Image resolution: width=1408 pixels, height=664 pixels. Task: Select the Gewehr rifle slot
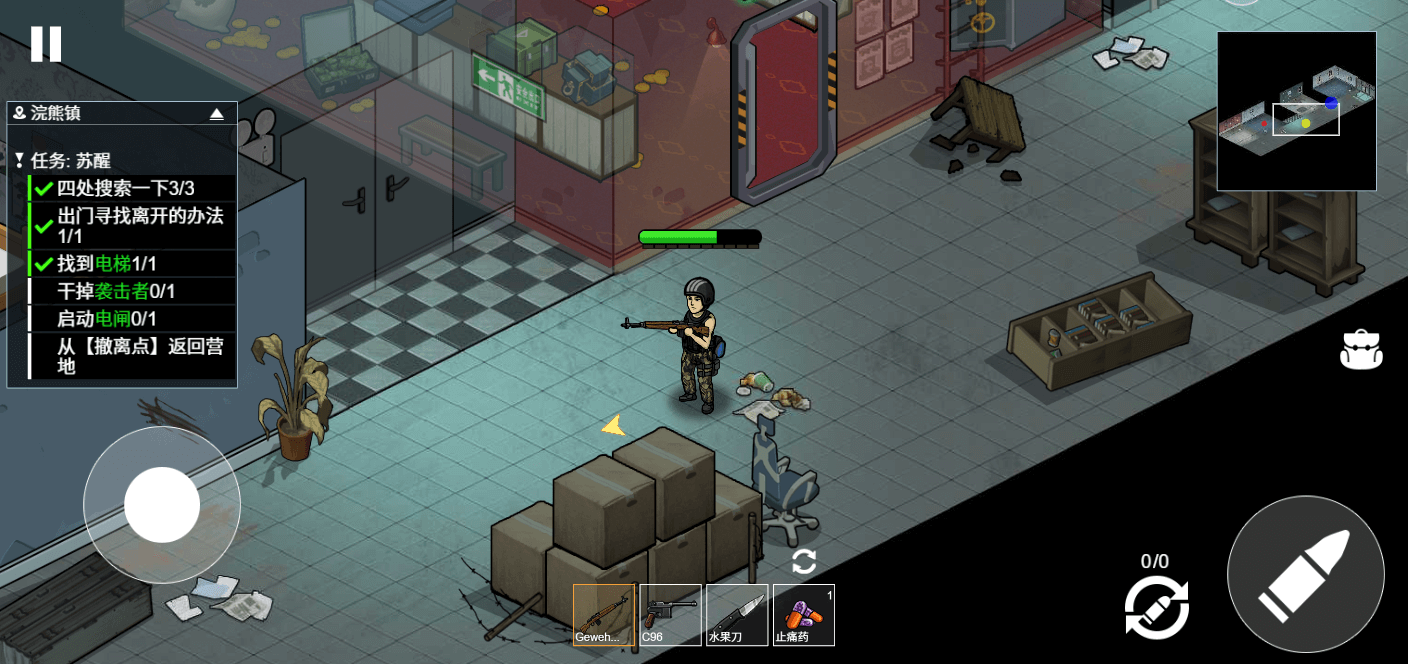pyautogui.click(x=604, y=614)
